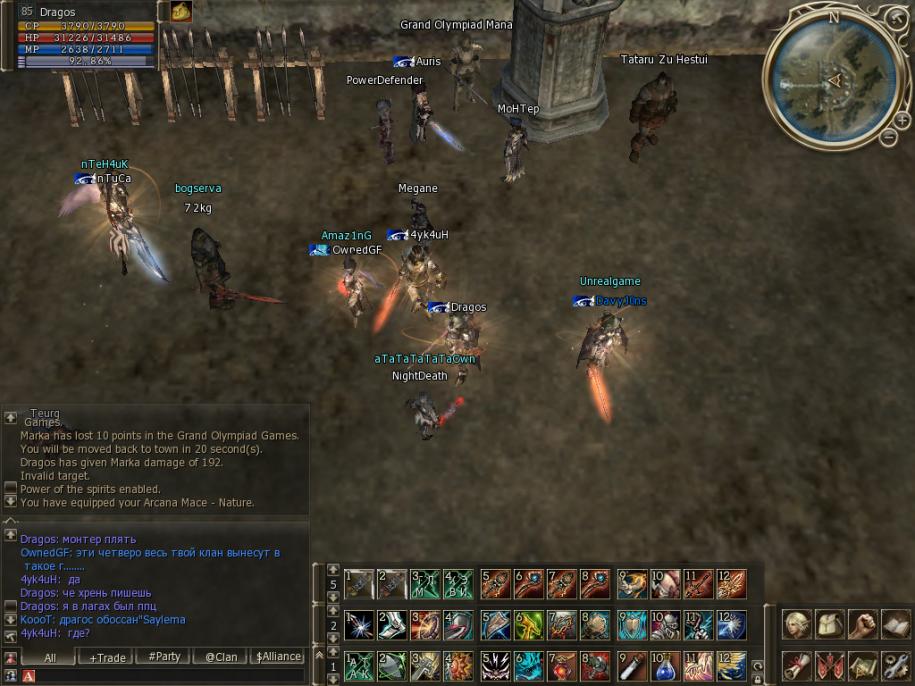Viewport: 915px width, 686px height.
Task: Open the skills book icon
Action: [896, 625]
